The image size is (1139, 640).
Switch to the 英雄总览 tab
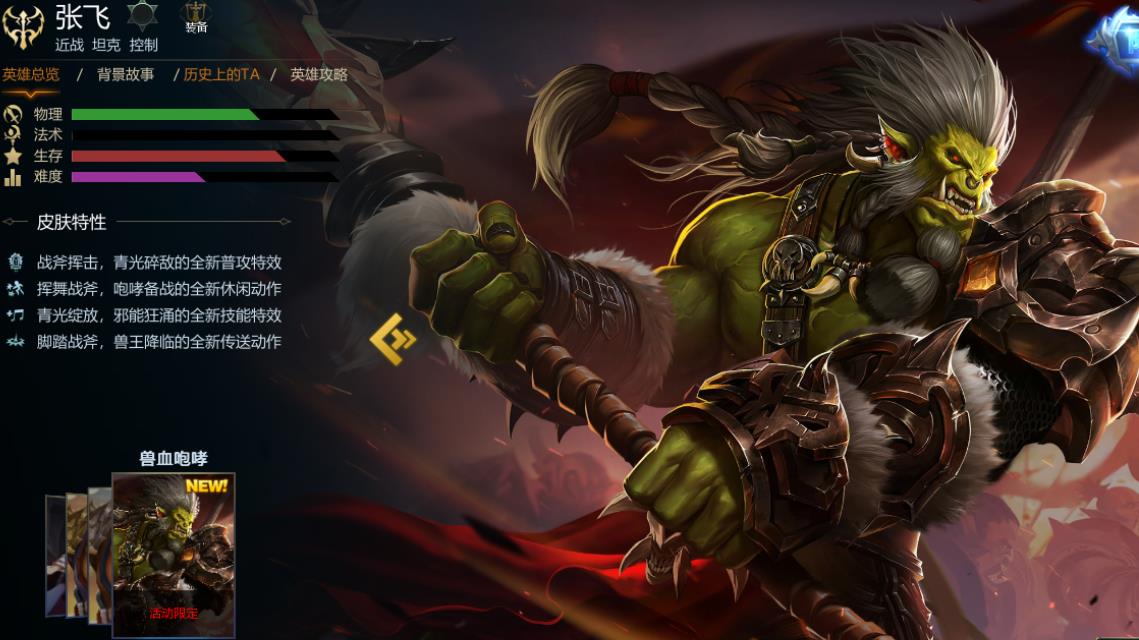point(31,74)
